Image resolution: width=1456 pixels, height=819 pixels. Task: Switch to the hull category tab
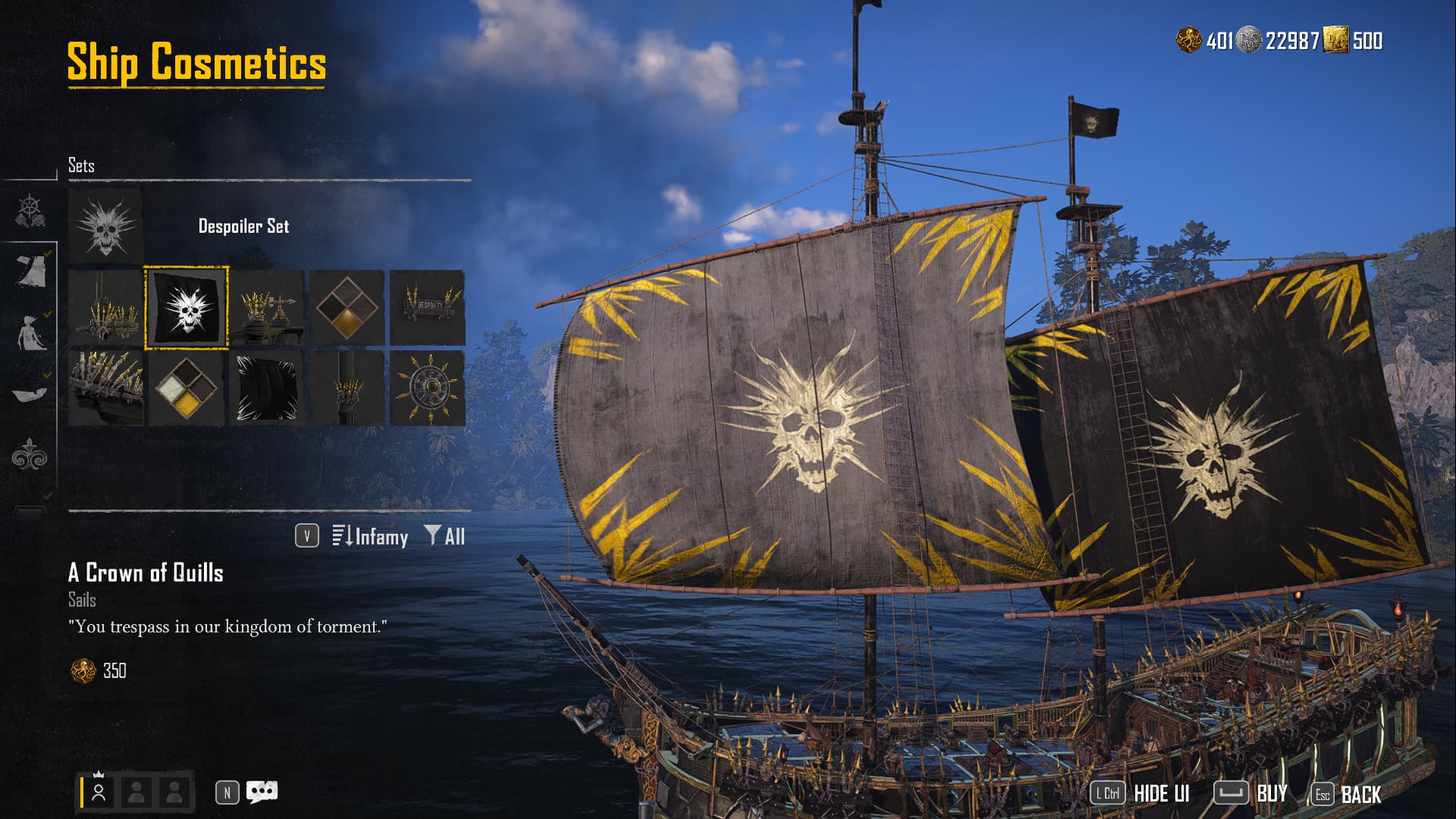(30, 393)
